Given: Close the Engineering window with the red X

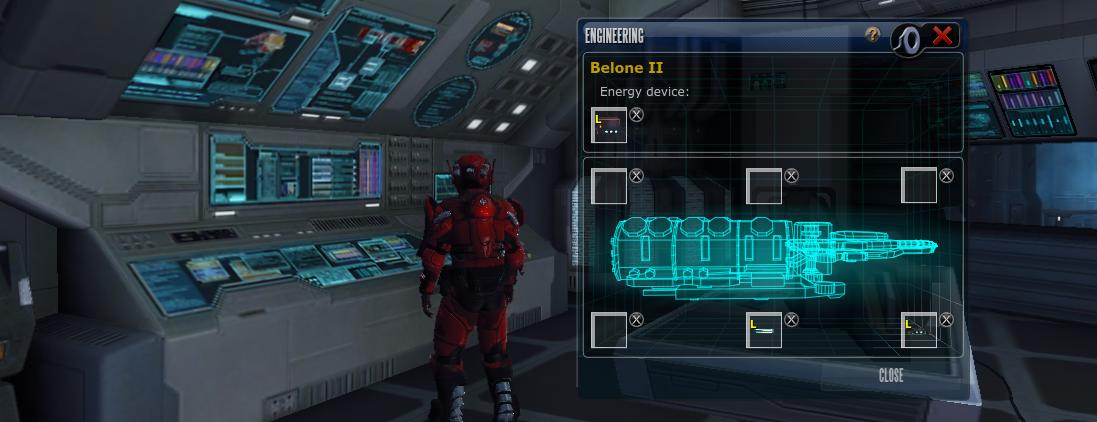Looking at the screenshot, I should coord(942,36).
